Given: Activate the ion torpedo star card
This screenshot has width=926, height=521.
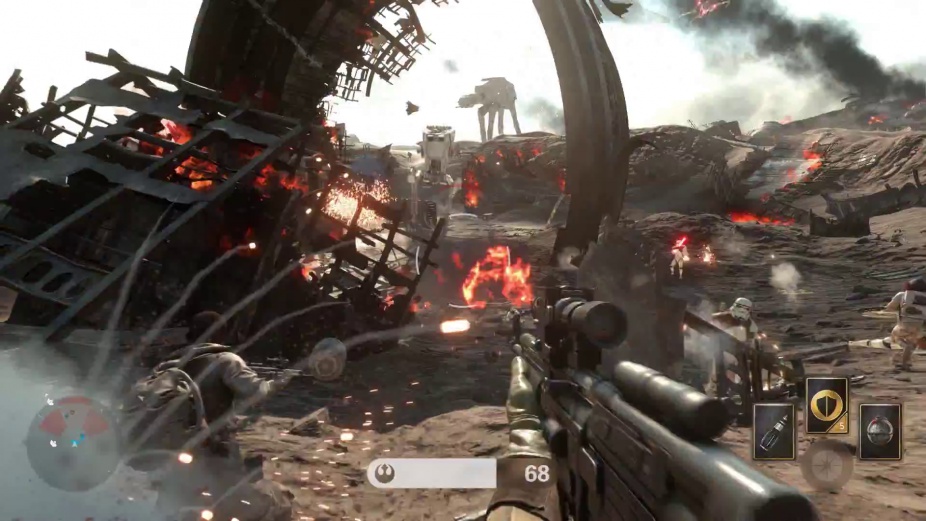Looking at the screenshot, I should point(774,431).
